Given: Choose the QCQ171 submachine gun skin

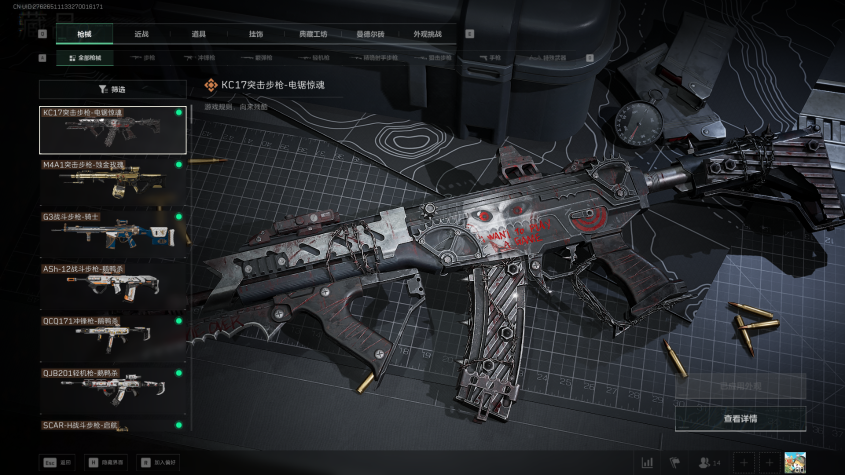Looking at the screenshot, I should coord(112,337).
